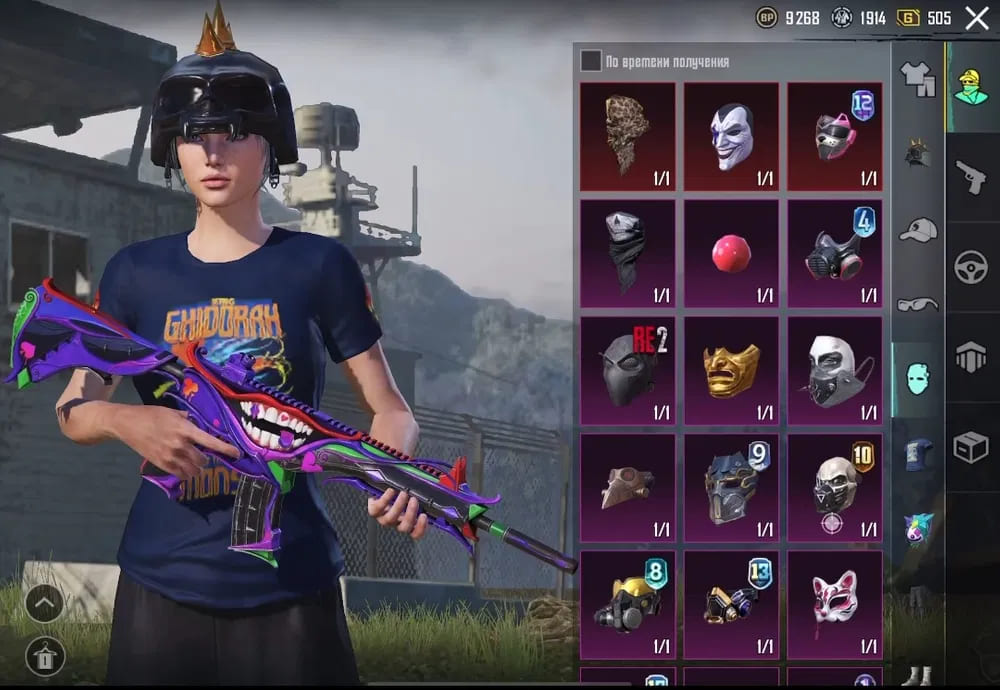The height and width of the screenshot is (690, 1000).
Task: Select the leopard print face mask
Action: (628, 135)
